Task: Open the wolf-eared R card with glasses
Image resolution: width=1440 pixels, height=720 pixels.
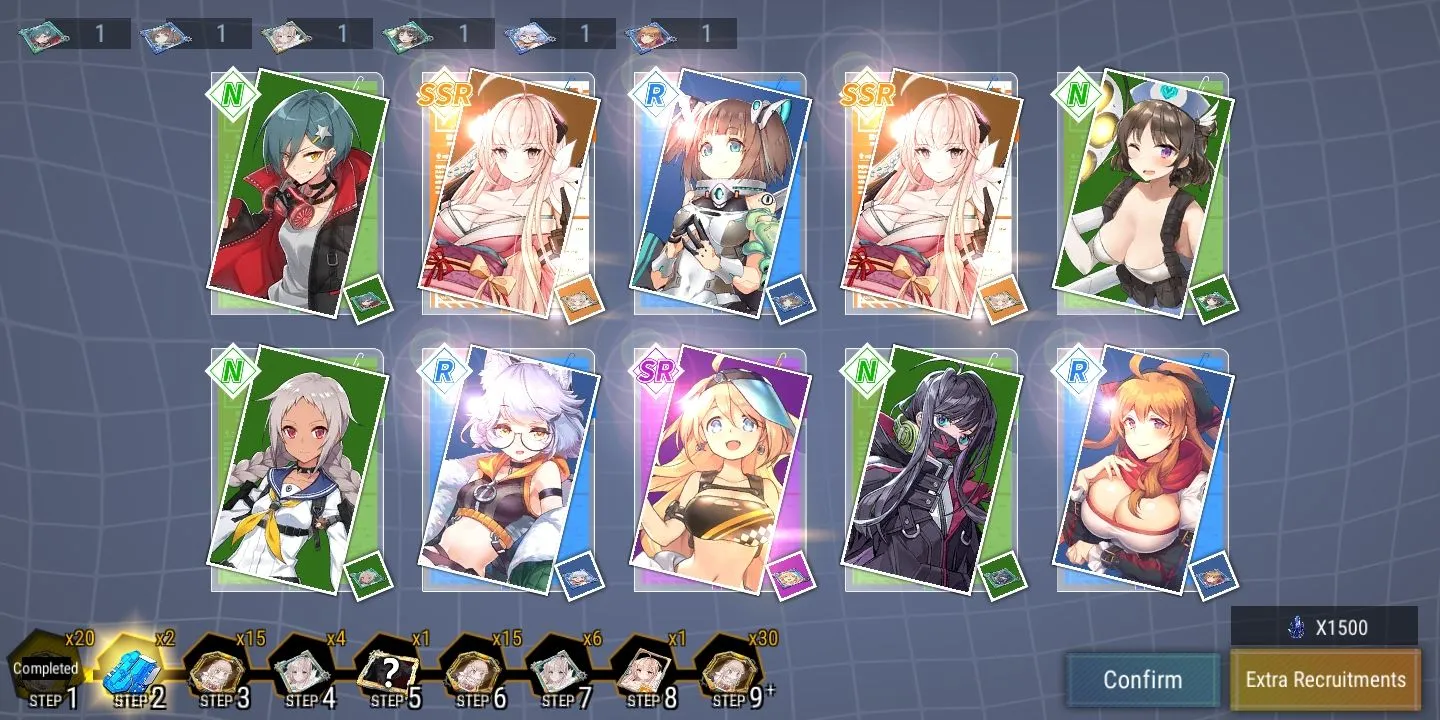Action: point(510,468)
